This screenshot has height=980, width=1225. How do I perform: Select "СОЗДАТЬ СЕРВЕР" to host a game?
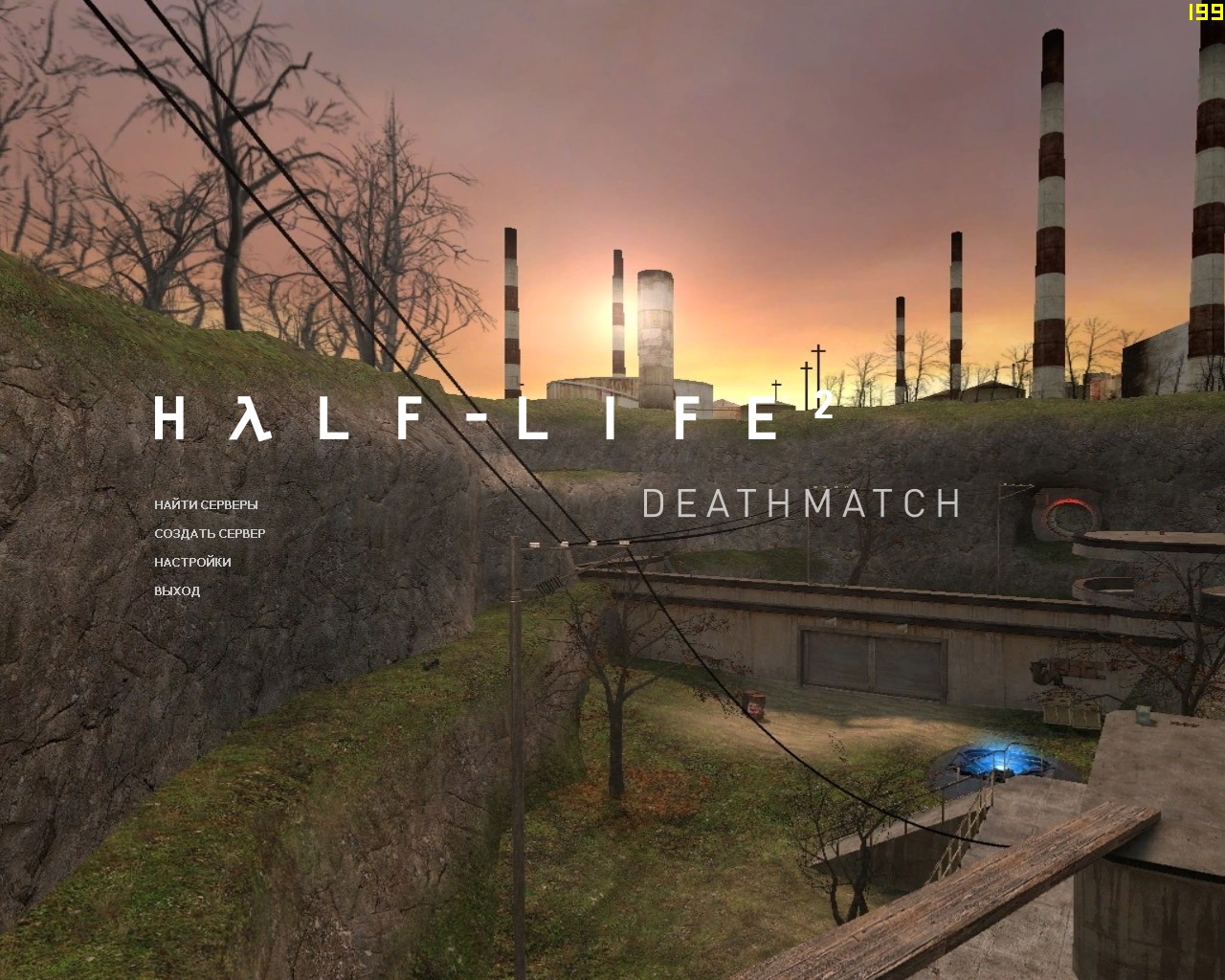[x=209, y=533]
